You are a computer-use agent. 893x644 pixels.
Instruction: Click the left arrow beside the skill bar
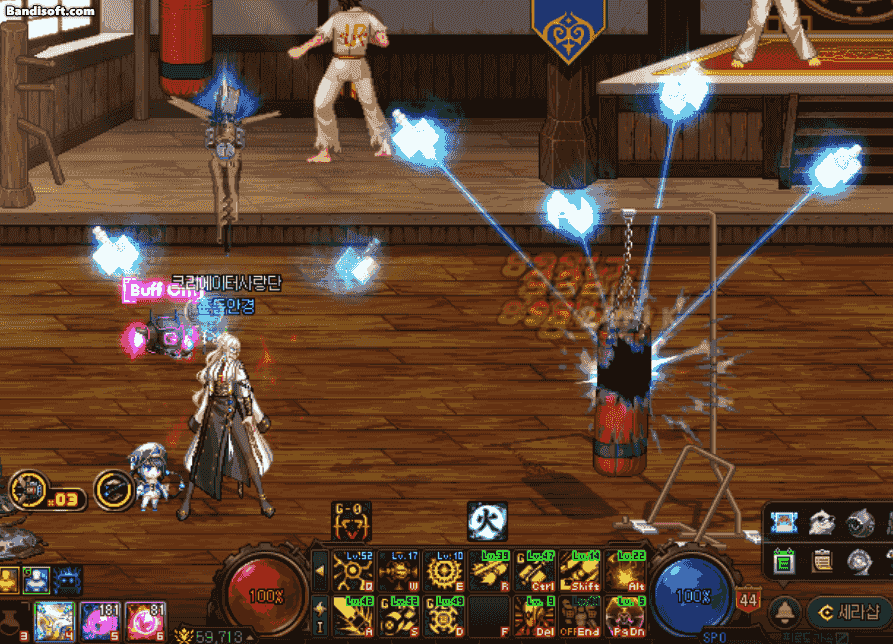click(x=319, y=572)
